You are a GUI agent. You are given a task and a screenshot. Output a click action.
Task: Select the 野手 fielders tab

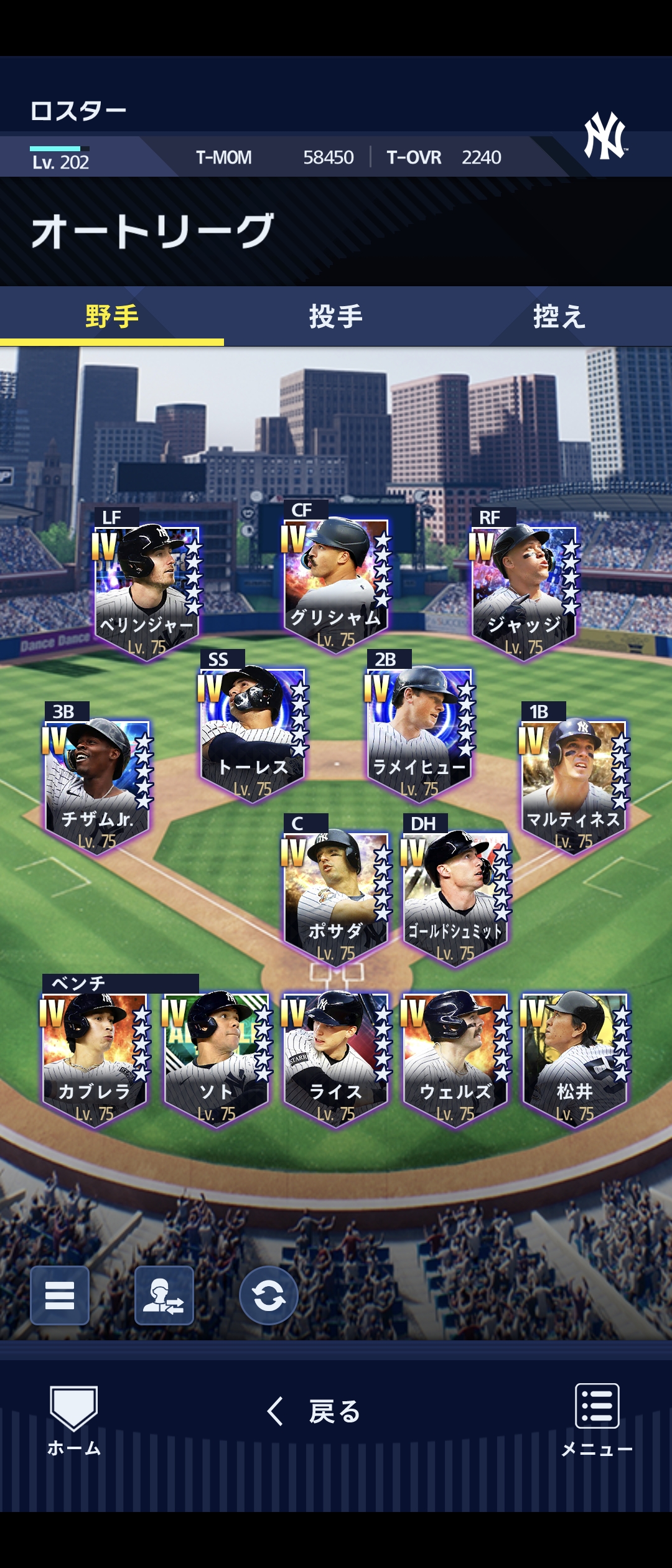click(112, 317)
